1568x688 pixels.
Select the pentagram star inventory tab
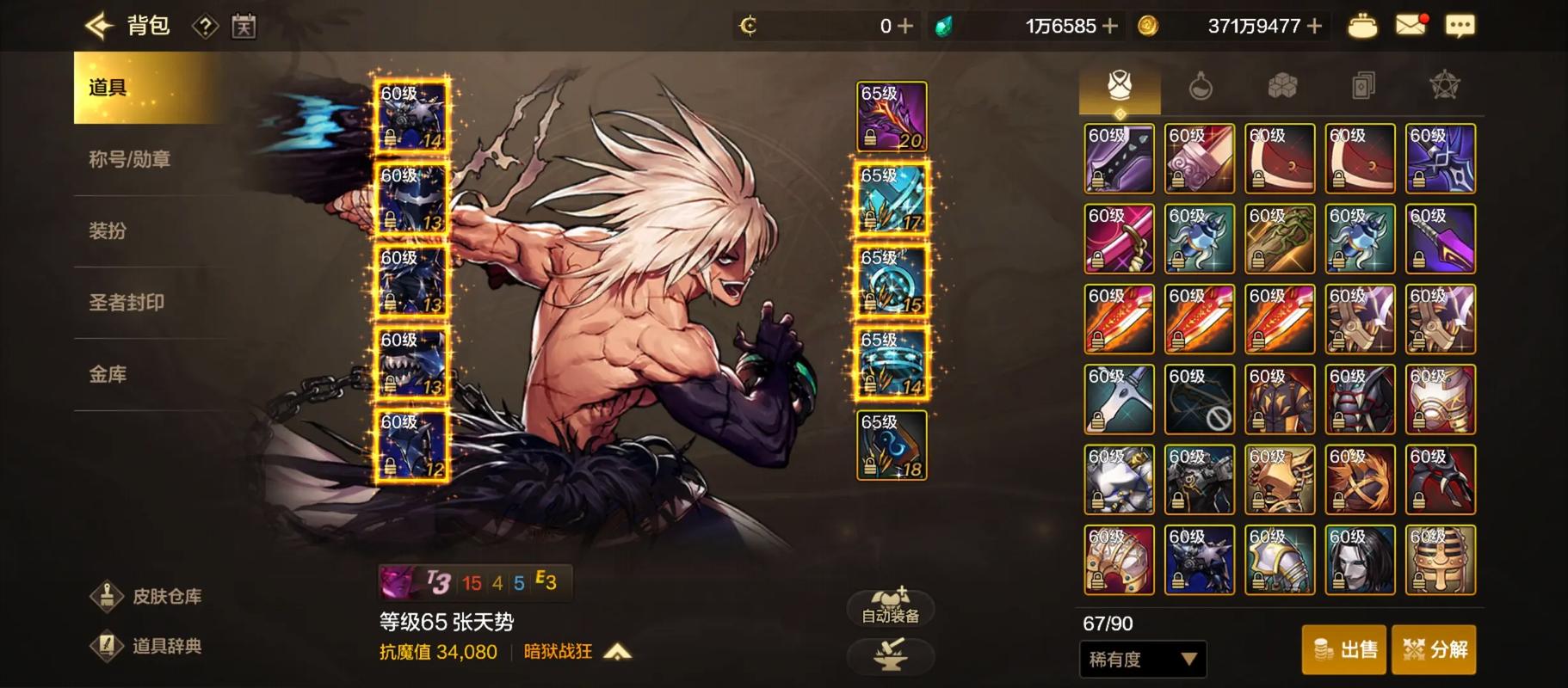coord(1444,86)
